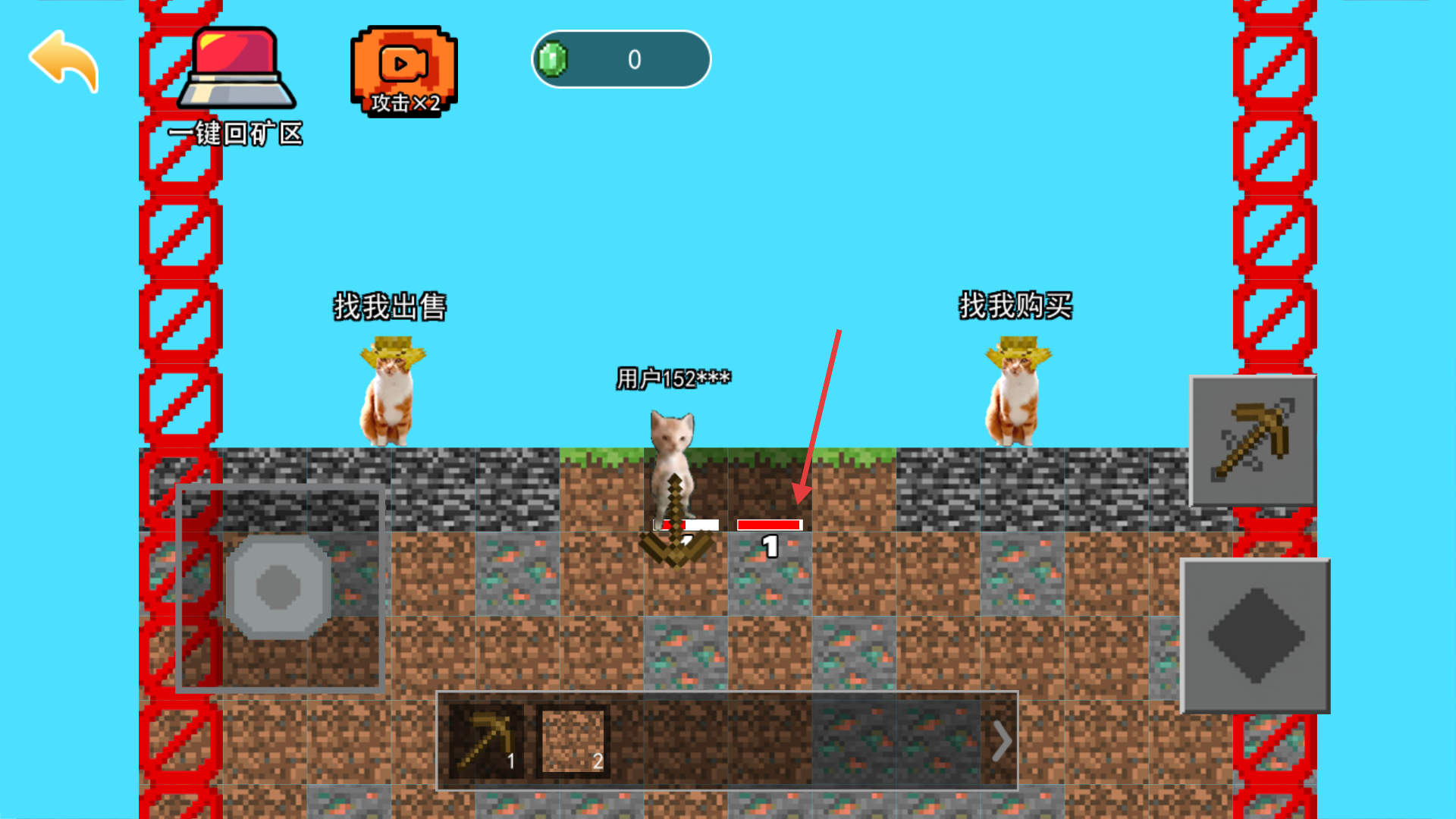Expand the hotbar with the right arrow
The width and height of the screenshot is (1456, 819).
click(1001, 741)
